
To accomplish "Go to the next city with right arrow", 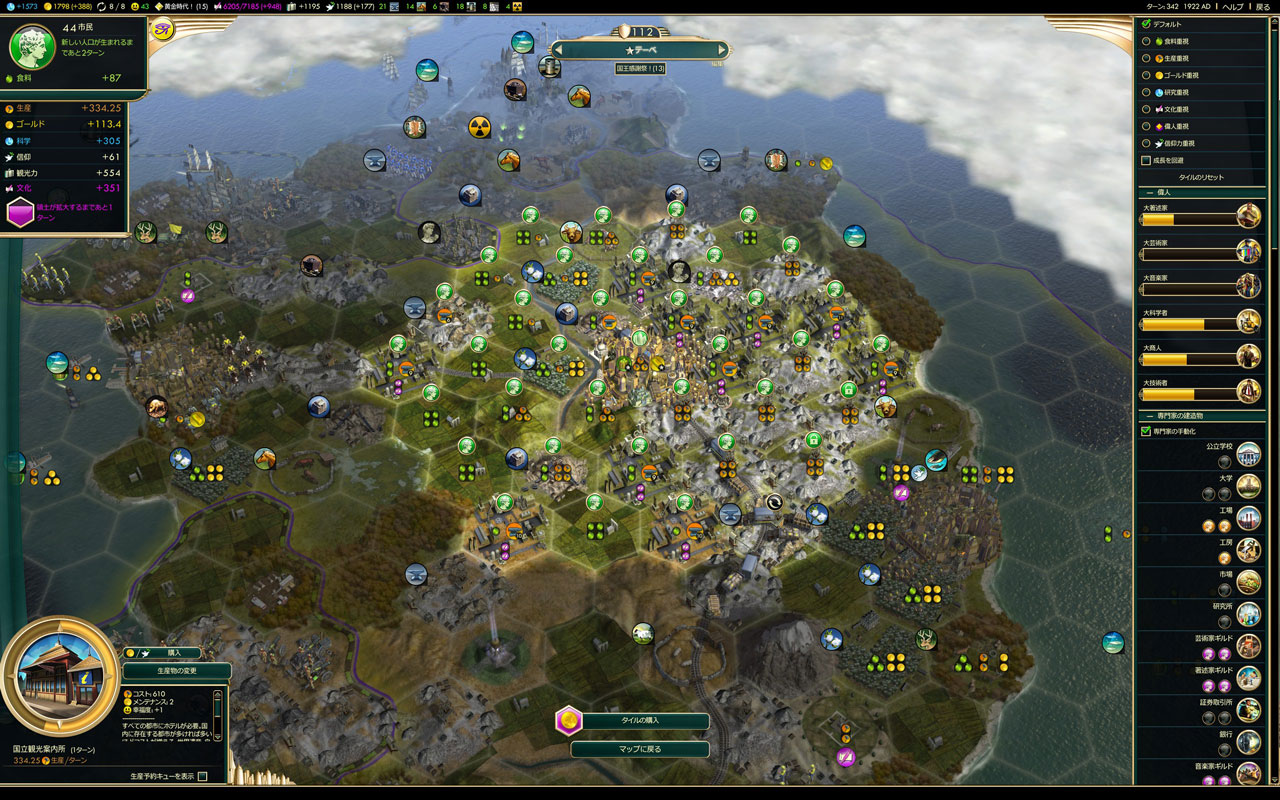I will (x=723, y=49).
